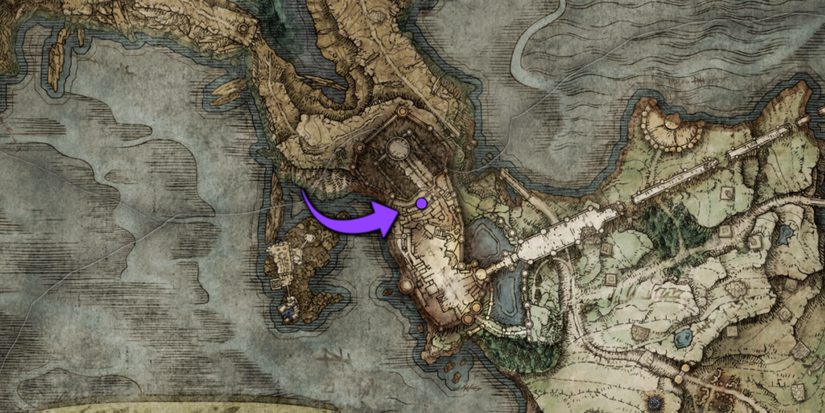Select the purple dot map marker
The image size is (825, 413).
coord(421,203)
